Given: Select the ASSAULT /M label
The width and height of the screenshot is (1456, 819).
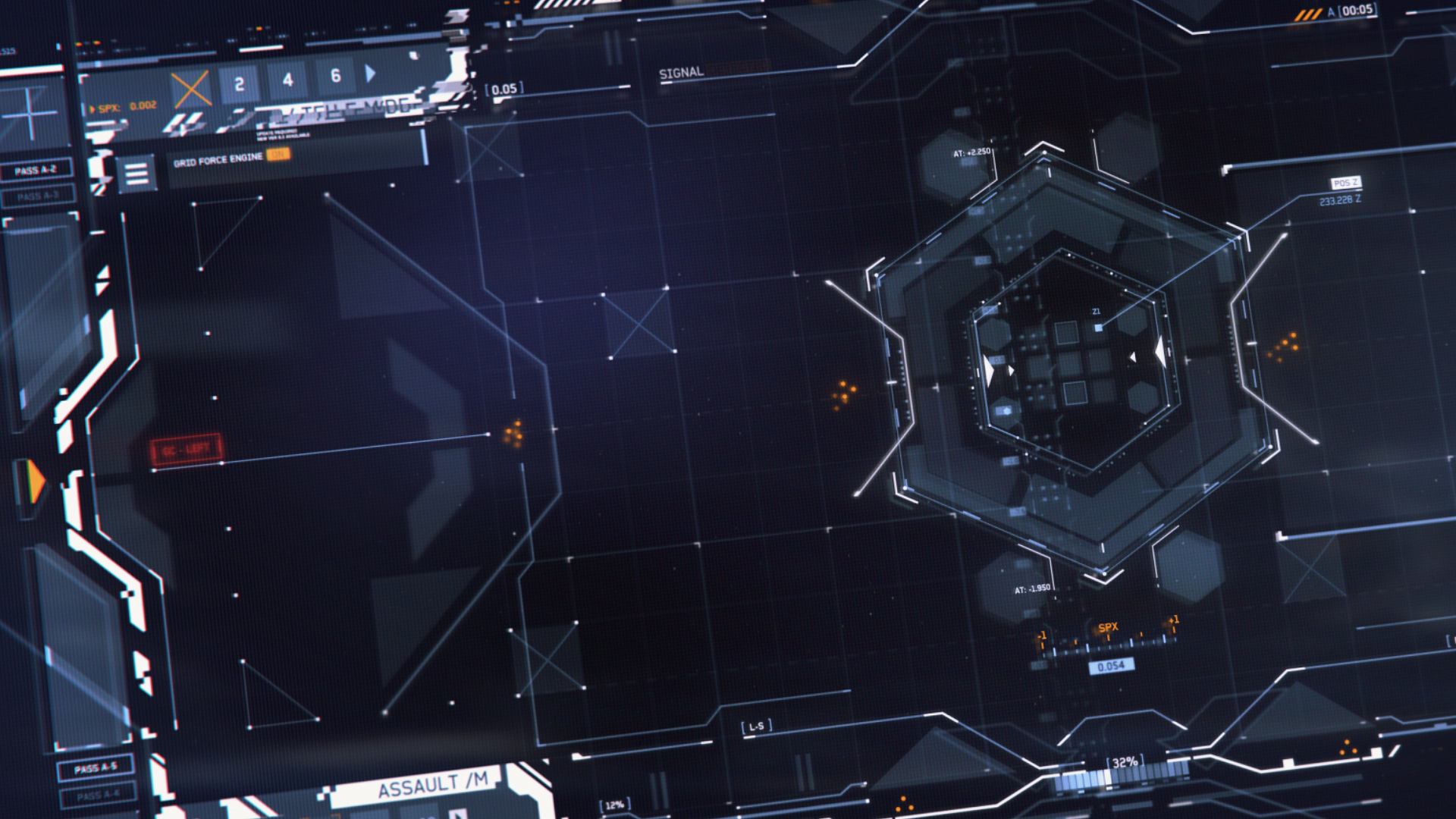Looking at the screenshot, I should click(432, 786).
